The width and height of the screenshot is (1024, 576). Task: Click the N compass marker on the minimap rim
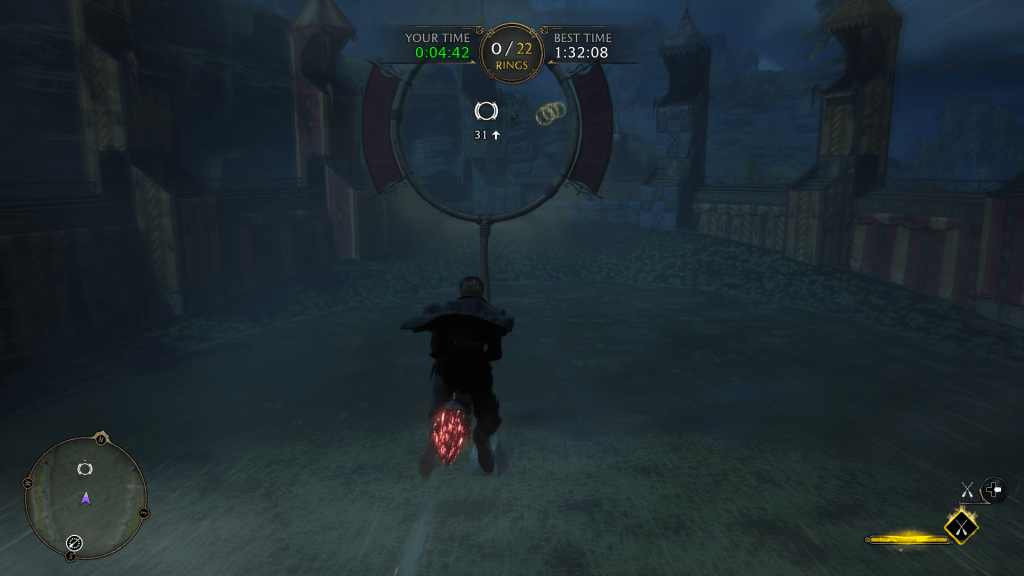pyautogui.click(x=100, y=438)
